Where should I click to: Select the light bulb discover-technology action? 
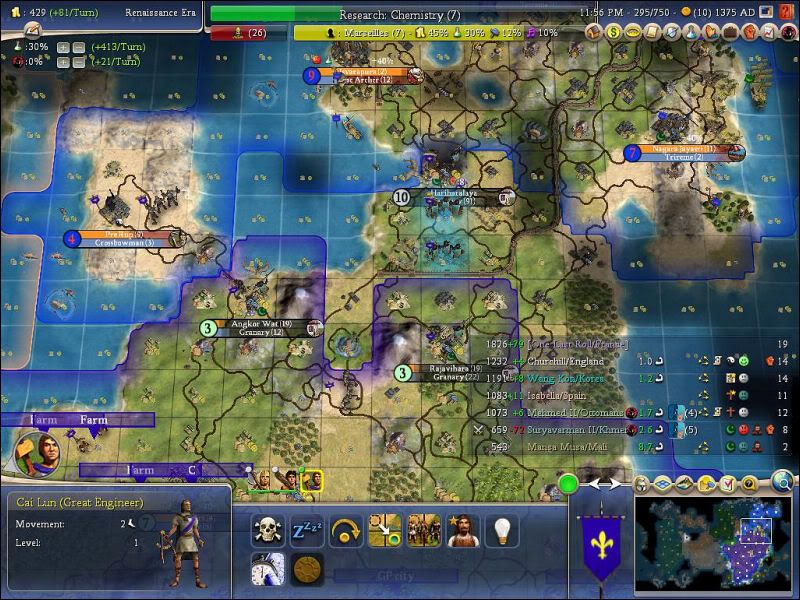coord(501,530)
